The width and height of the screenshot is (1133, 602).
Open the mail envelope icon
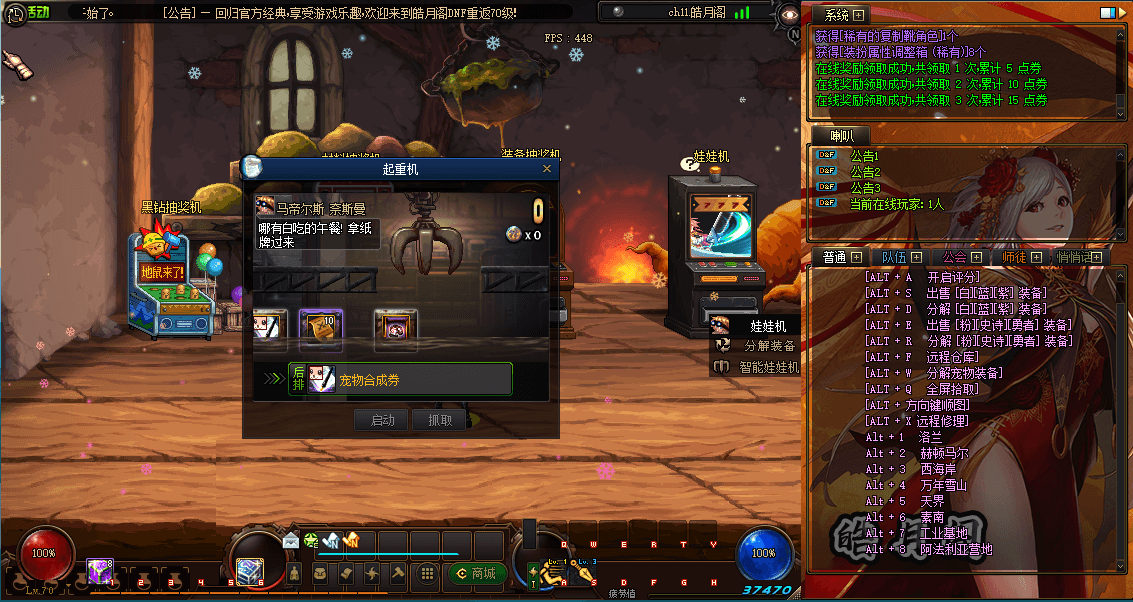coord(291,540)
